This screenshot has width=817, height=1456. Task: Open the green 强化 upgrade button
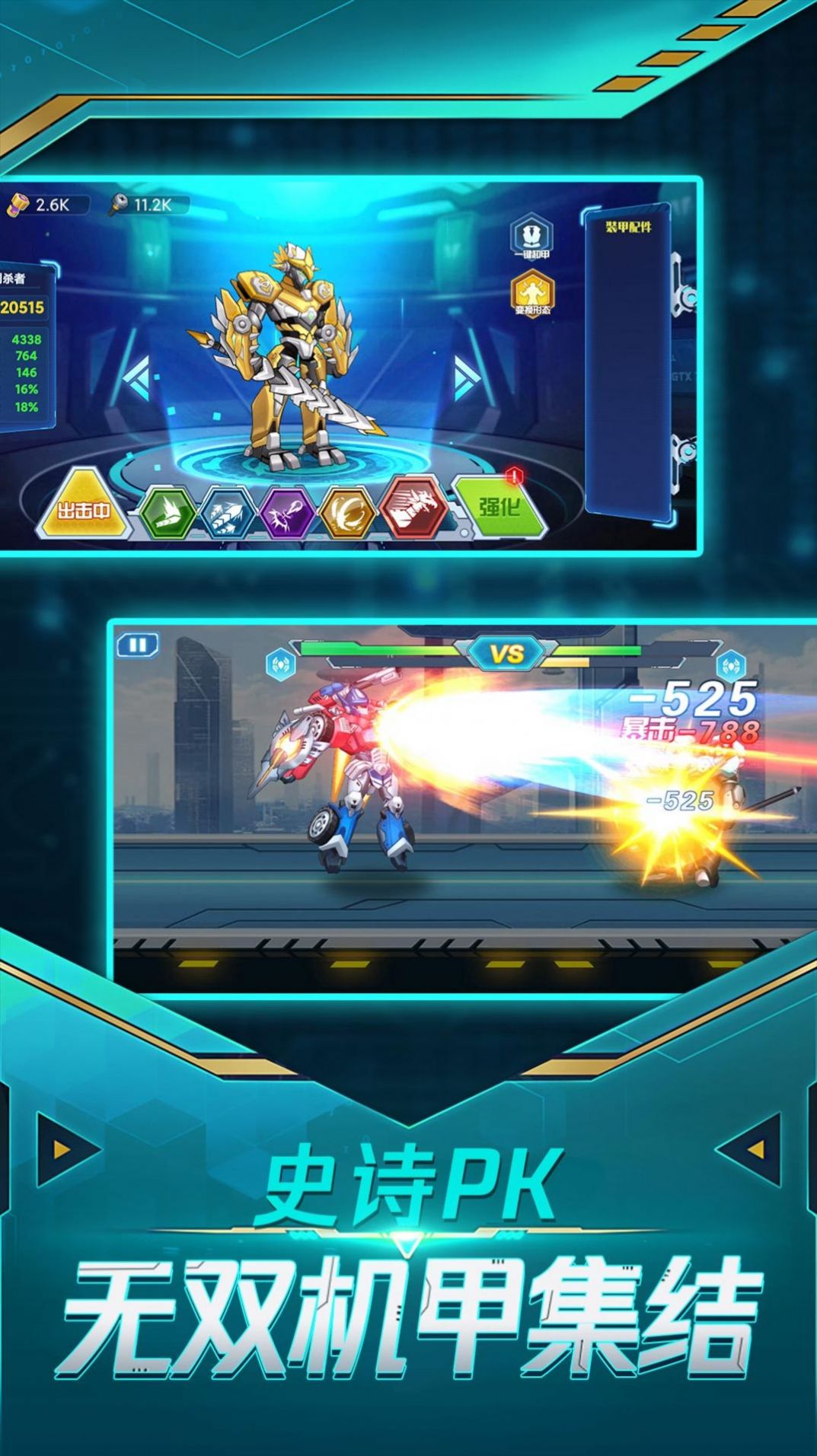click(499, 506)
